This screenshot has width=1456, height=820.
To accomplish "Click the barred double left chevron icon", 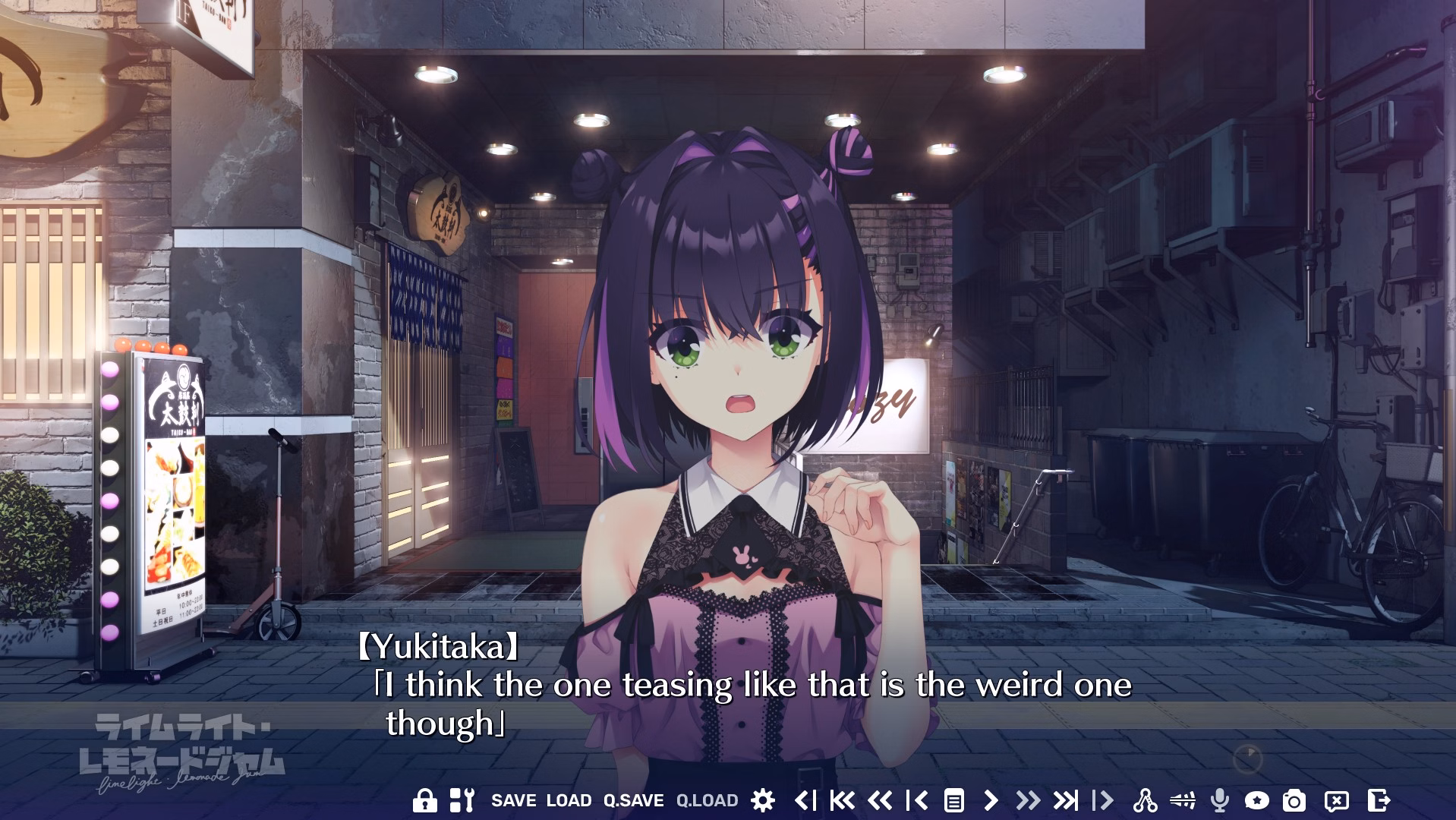I will (x=843, y=800).
